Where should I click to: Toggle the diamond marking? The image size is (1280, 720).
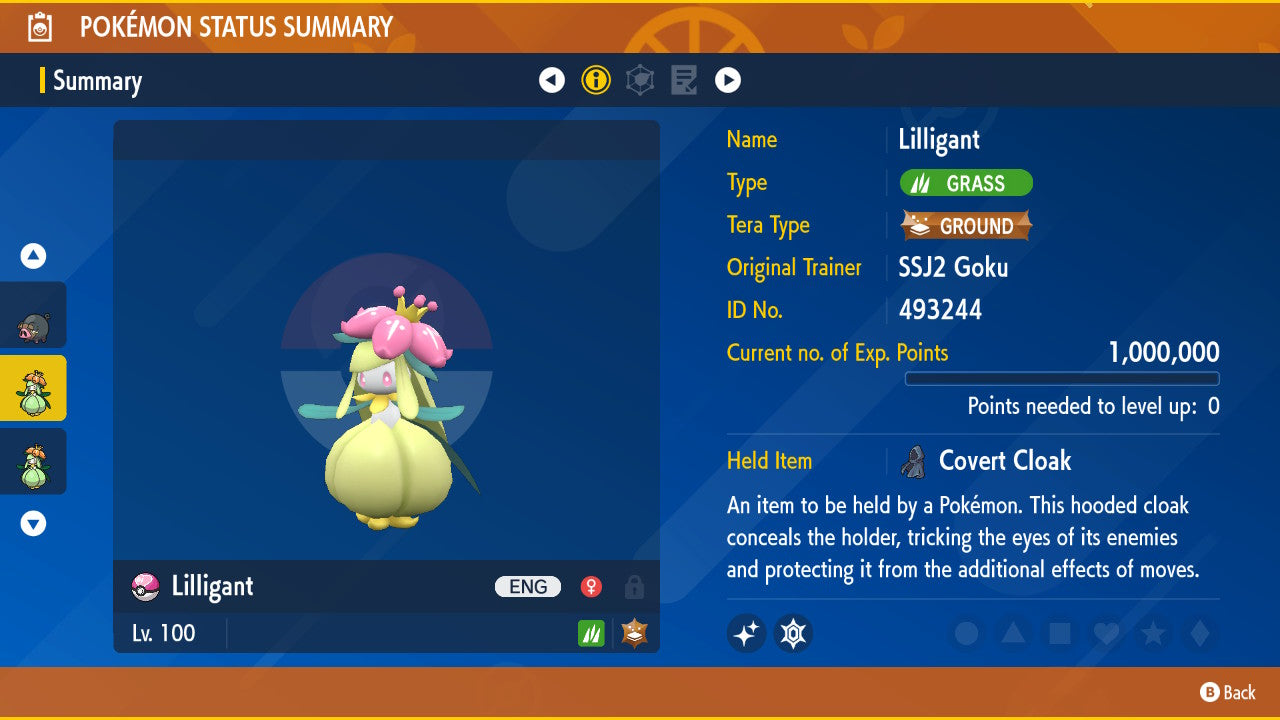pyautogui.click(x=1199, y=633)
